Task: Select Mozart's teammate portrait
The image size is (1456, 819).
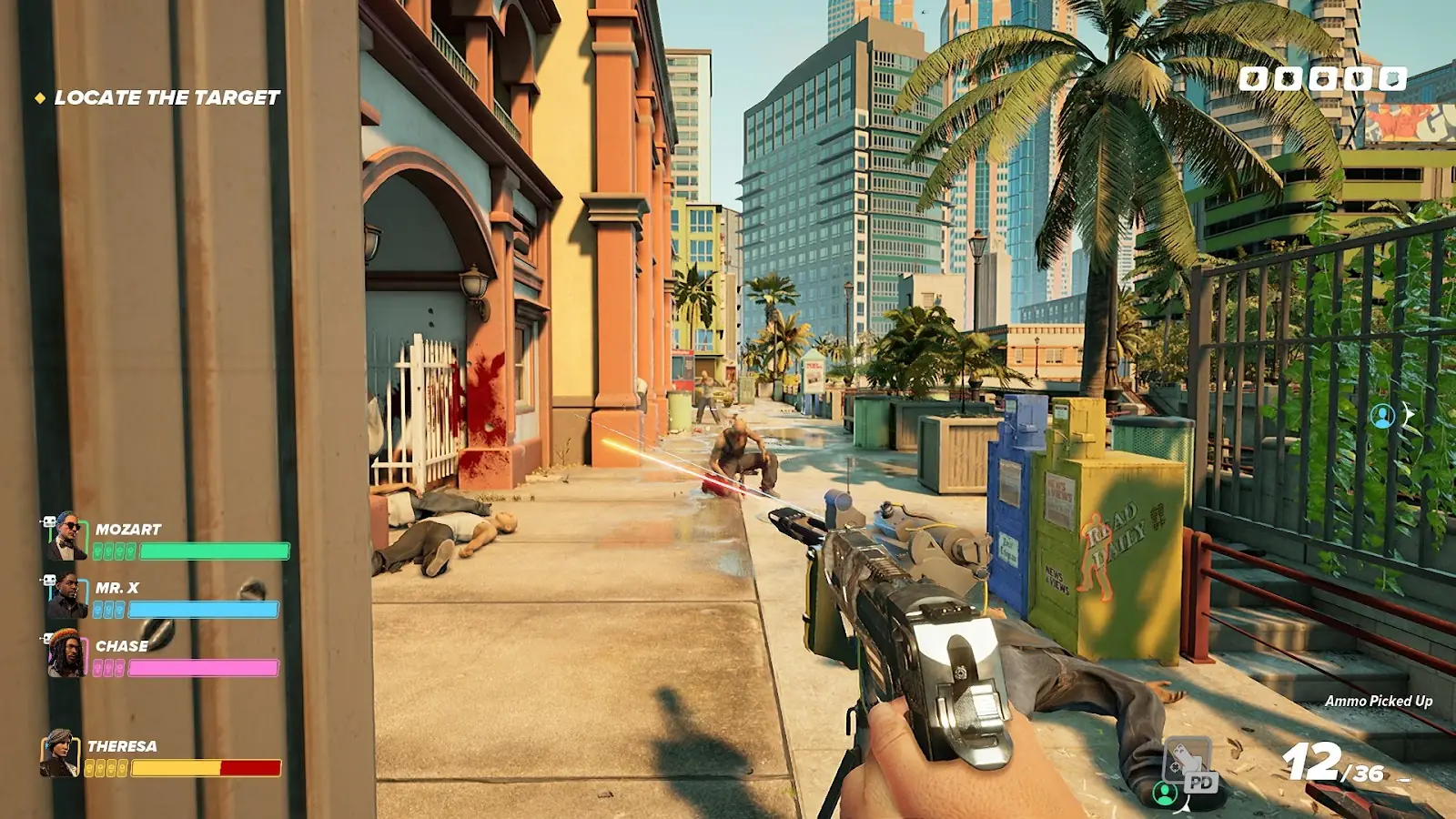Action: [67, 536]
